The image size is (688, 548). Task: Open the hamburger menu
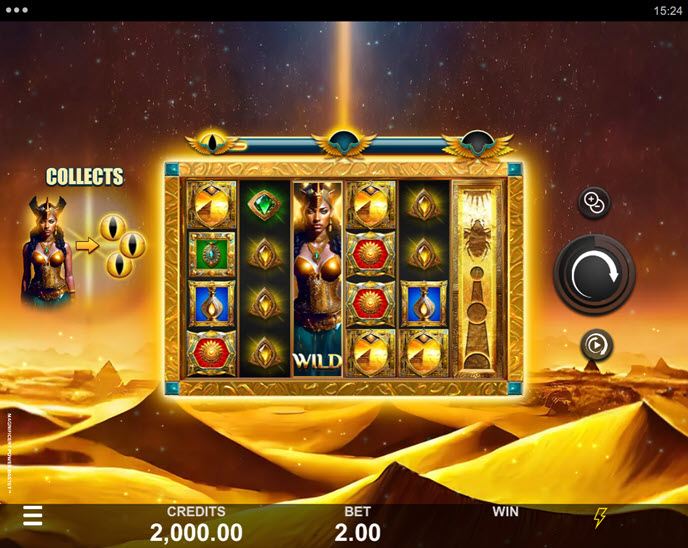[33, 516]
